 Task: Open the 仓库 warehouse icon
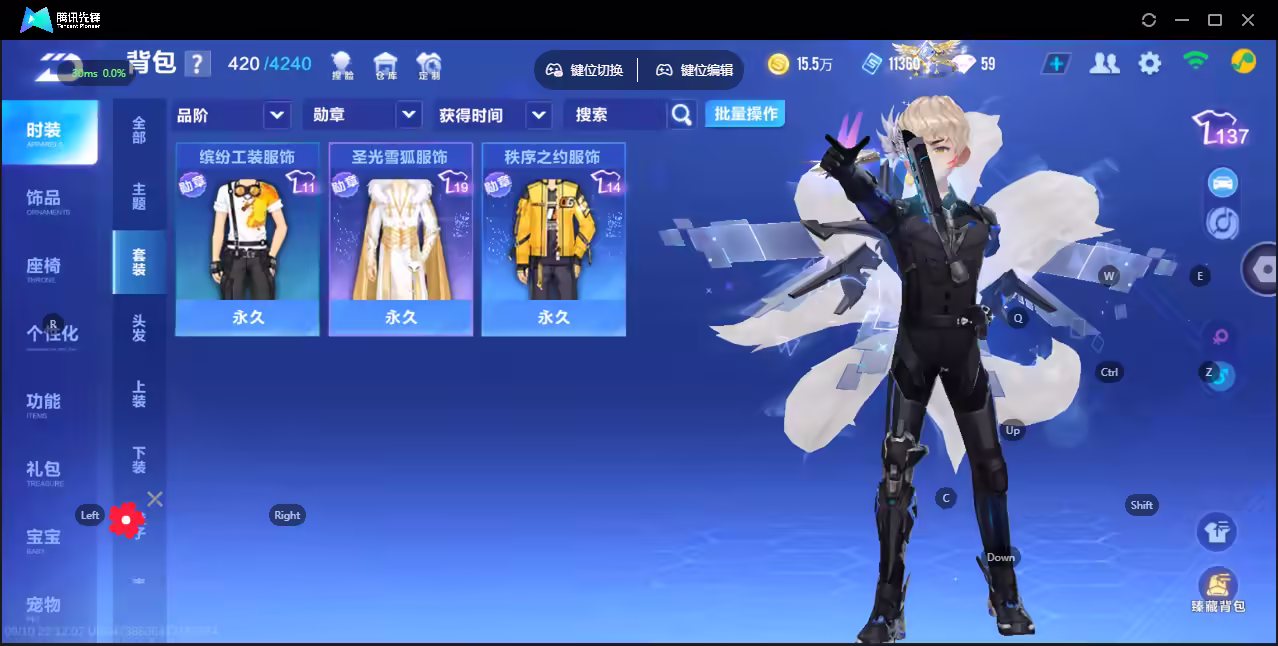click(x=385, y=66)
